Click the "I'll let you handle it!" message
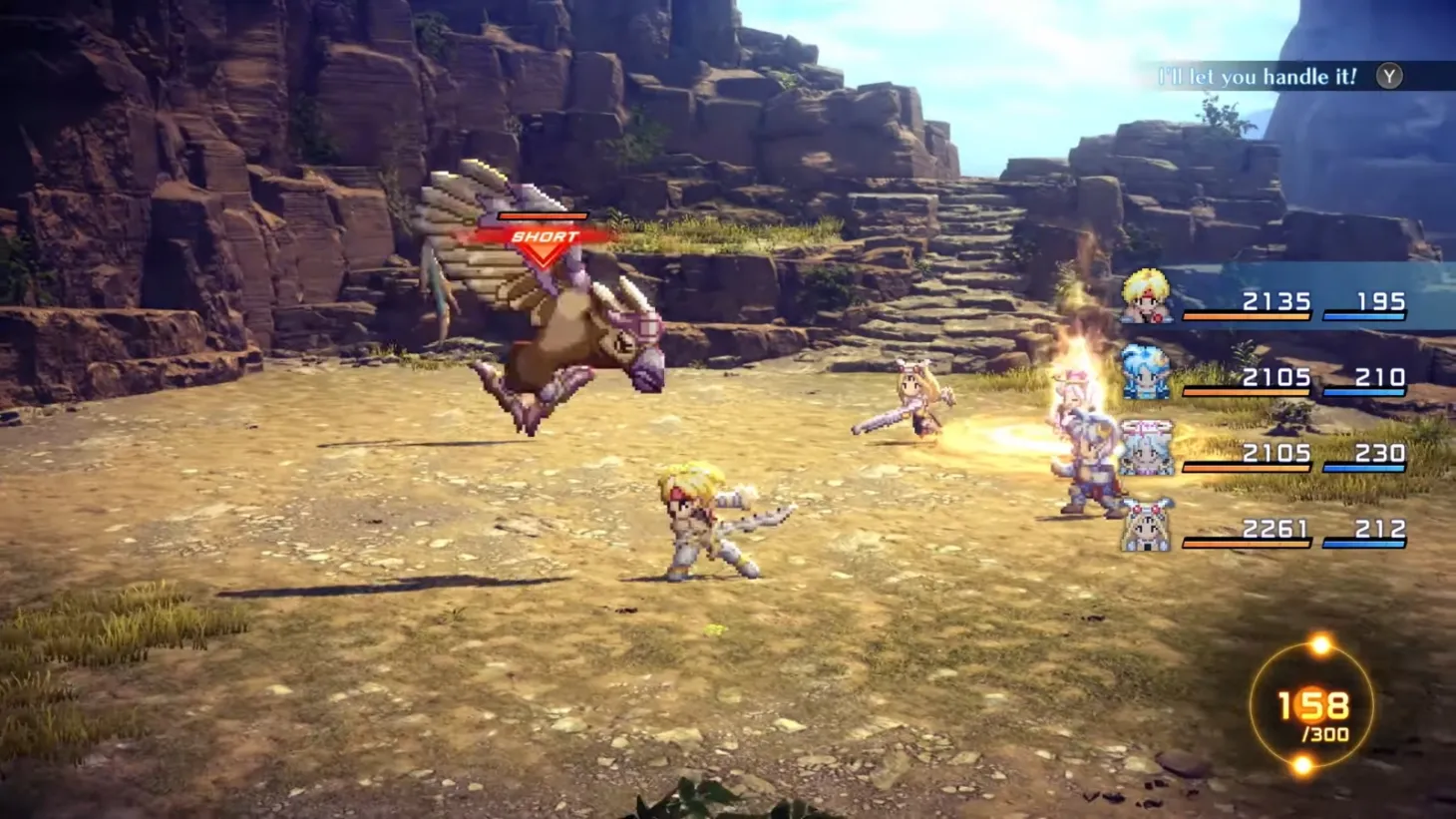The width and height of the screenshot is (1456, 819). [x=1259, y=76]
